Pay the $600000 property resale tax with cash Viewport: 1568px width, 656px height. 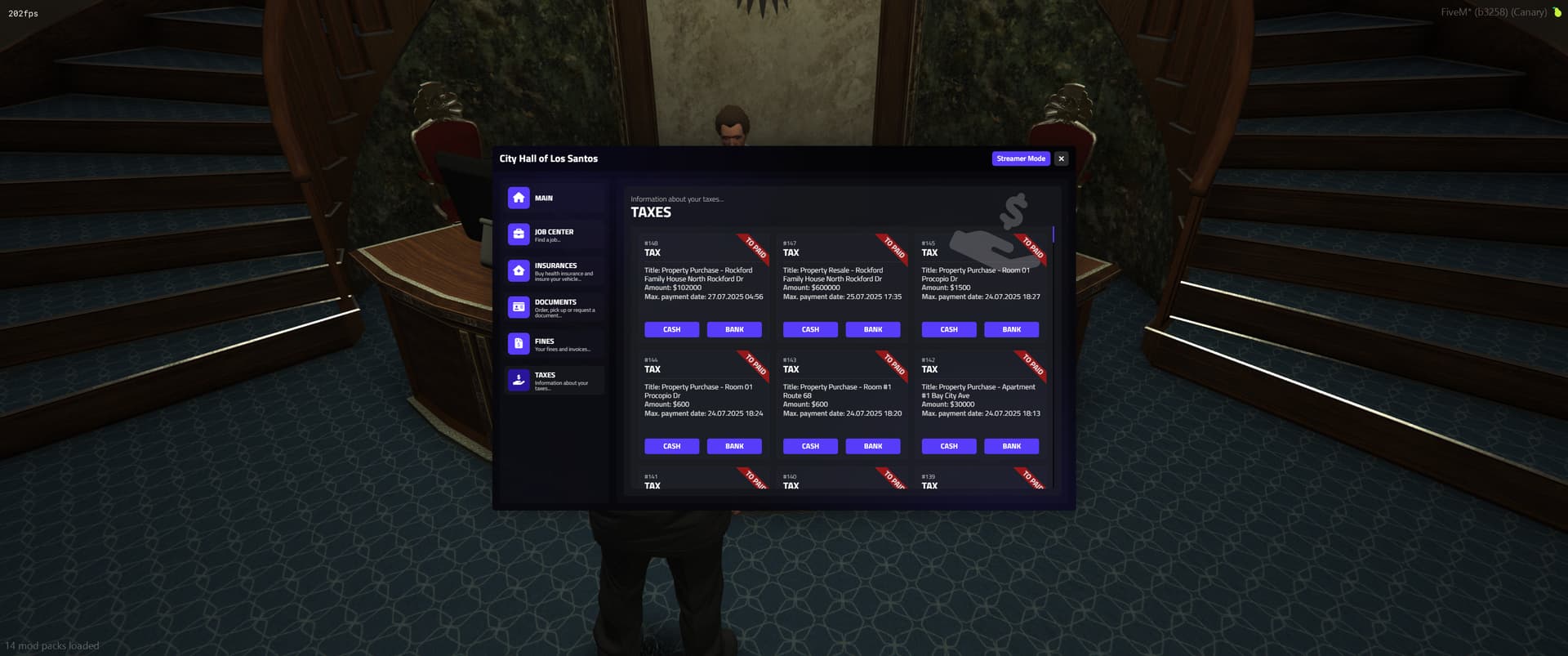click(x=809, y=329)
